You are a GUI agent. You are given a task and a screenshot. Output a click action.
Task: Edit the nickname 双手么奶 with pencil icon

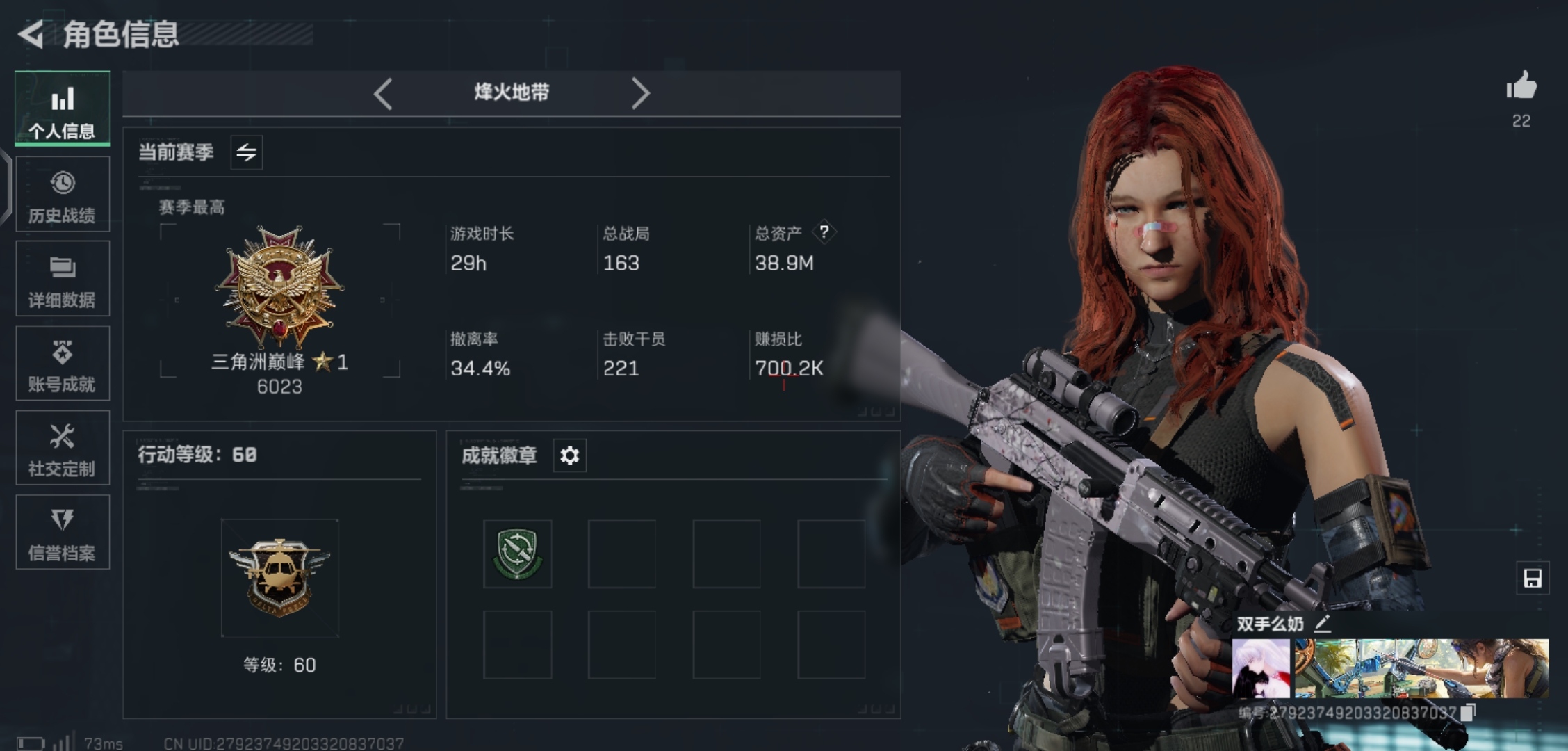tap(1323, 624)
